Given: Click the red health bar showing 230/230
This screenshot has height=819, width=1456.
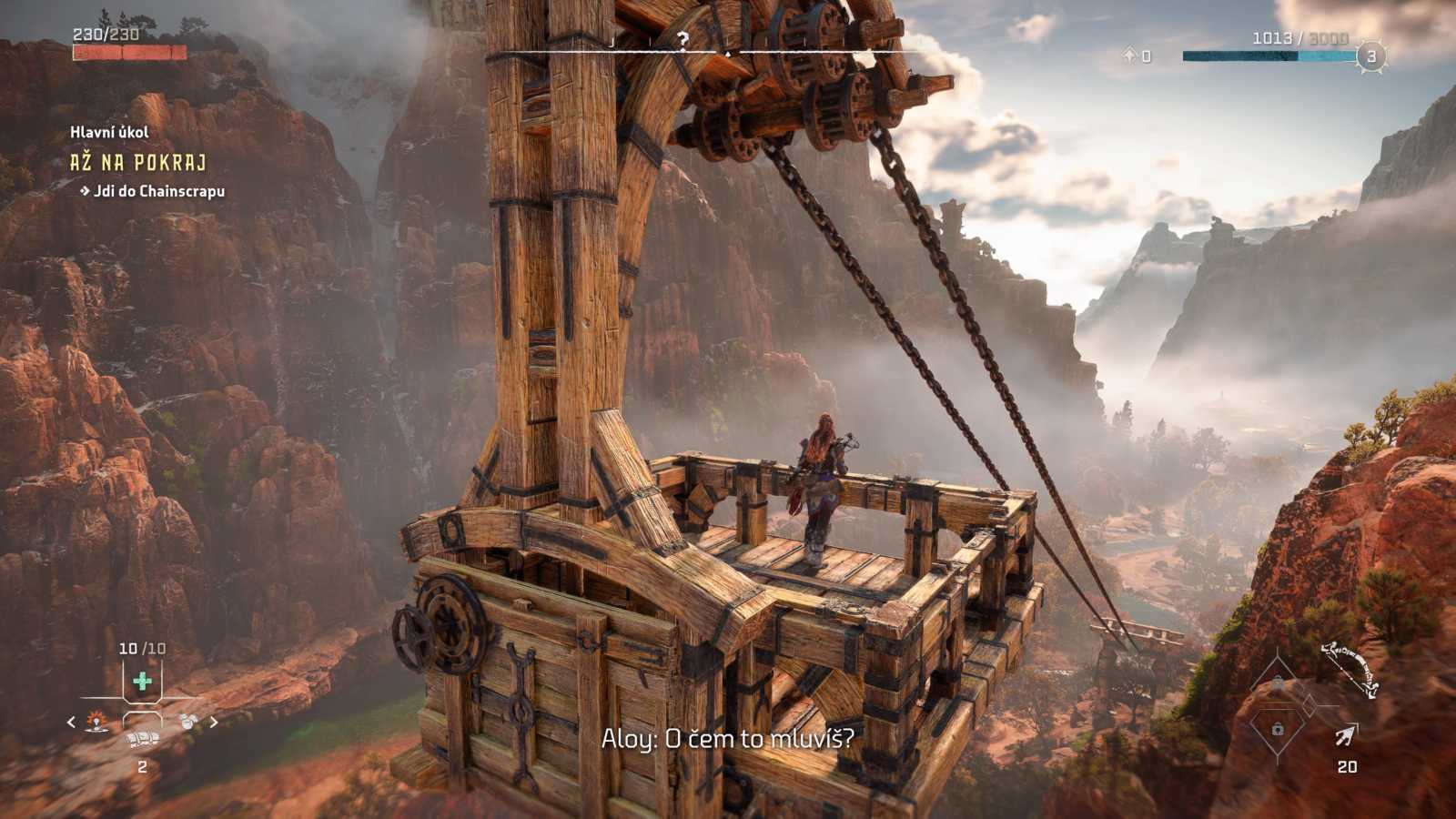Looking at the screenshot, I should tap(129, 53).
